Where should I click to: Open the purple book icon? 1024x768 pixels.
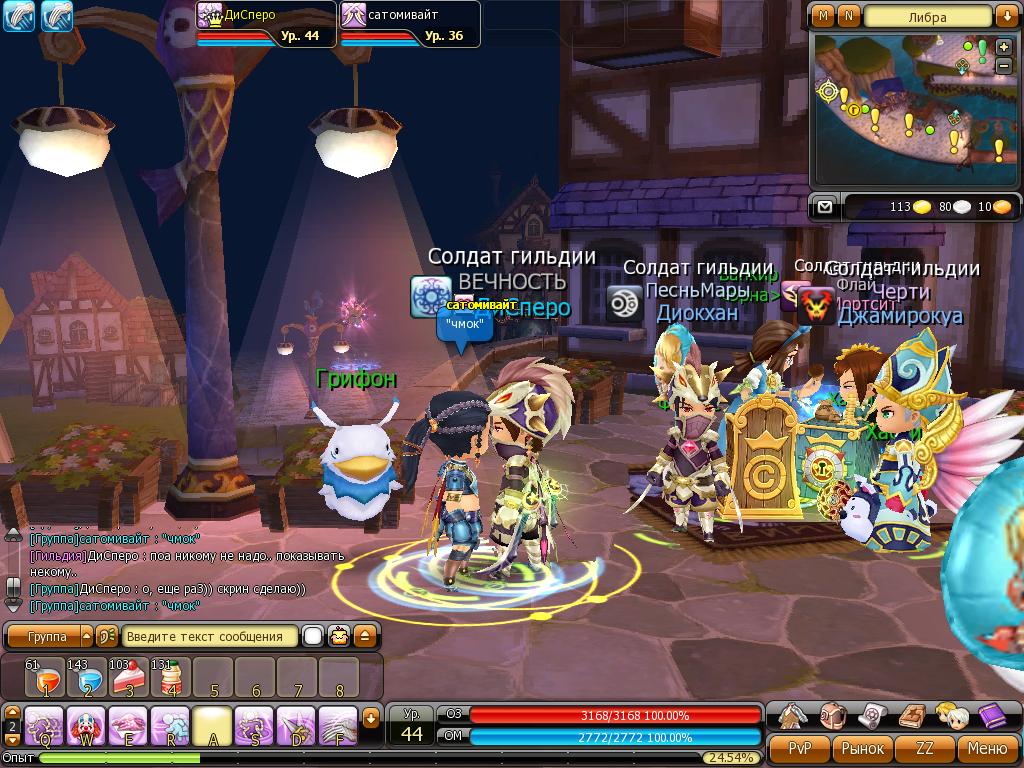[x=991, y=715]
